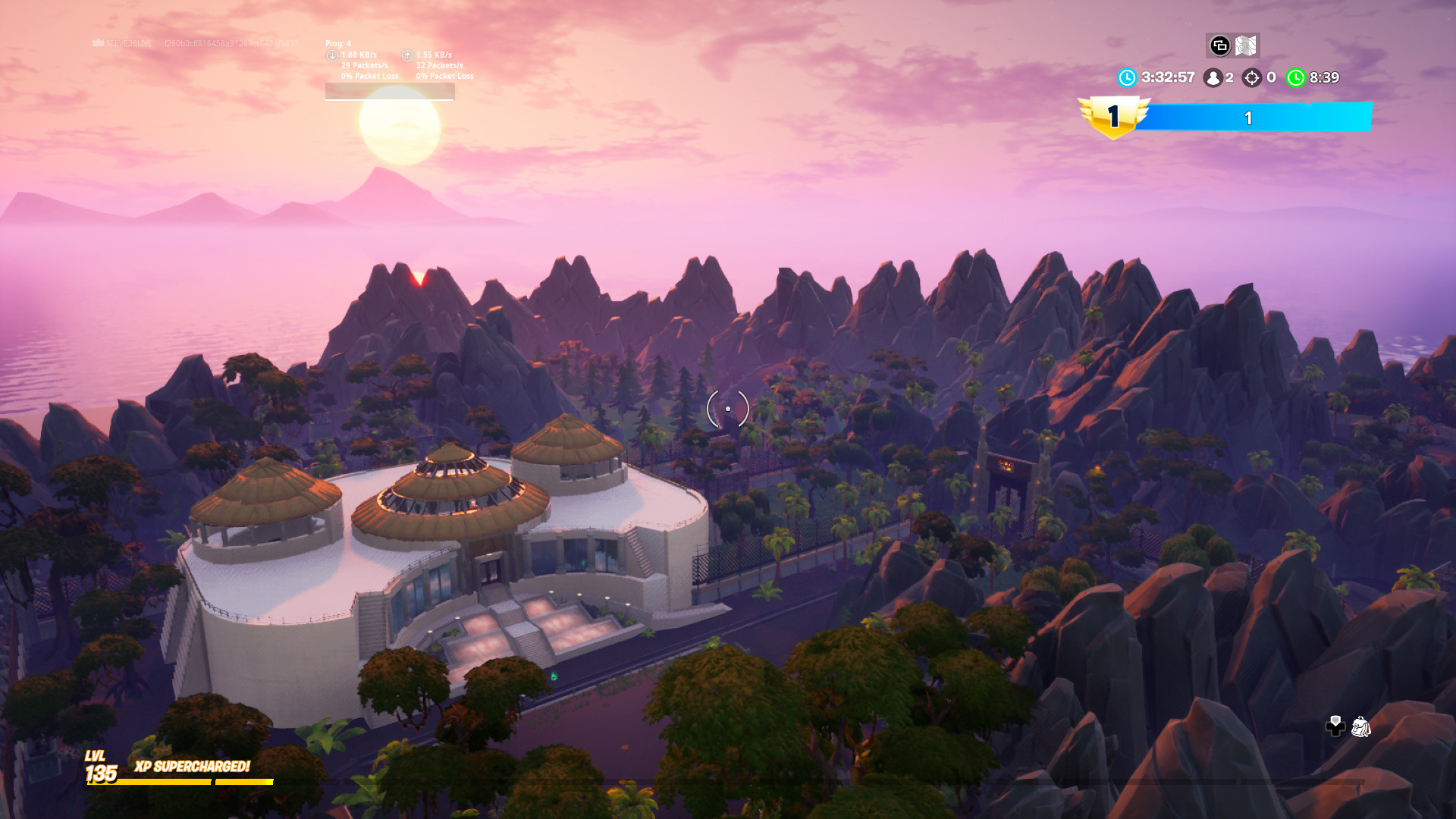Click the crosshair eliminations icon
Image resolution: width=1456 pixels, height=819 pixels.
click(x=1250, y=77)
